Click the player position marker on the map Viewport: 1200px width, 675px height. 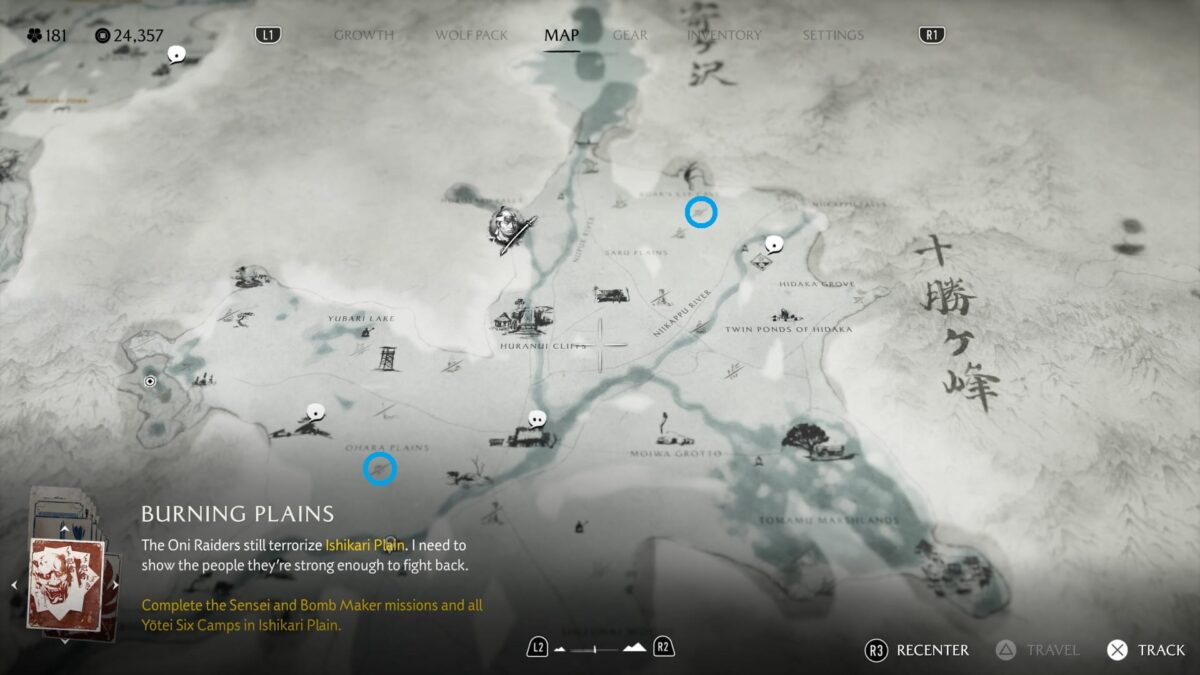(150, 381)
